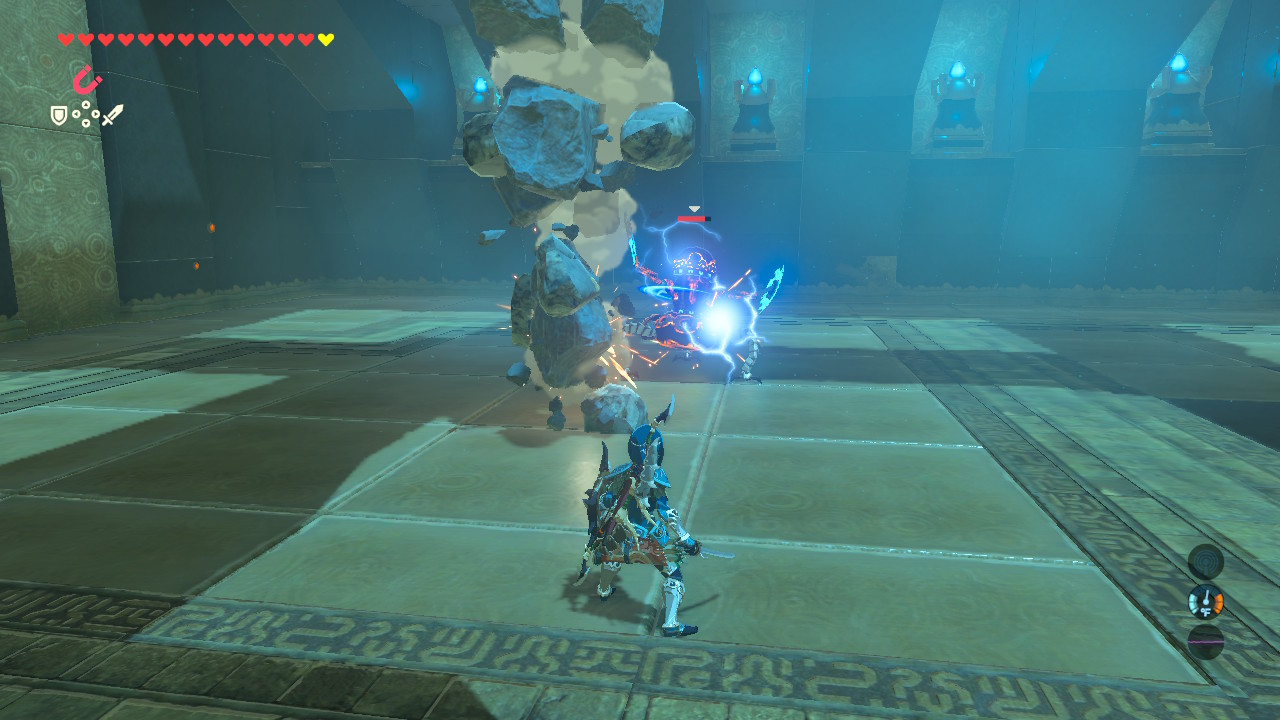Viewport: 1280px width, 720px height.
Task: Select the Magnesis rune icon
Action: (x=86, y=79)
